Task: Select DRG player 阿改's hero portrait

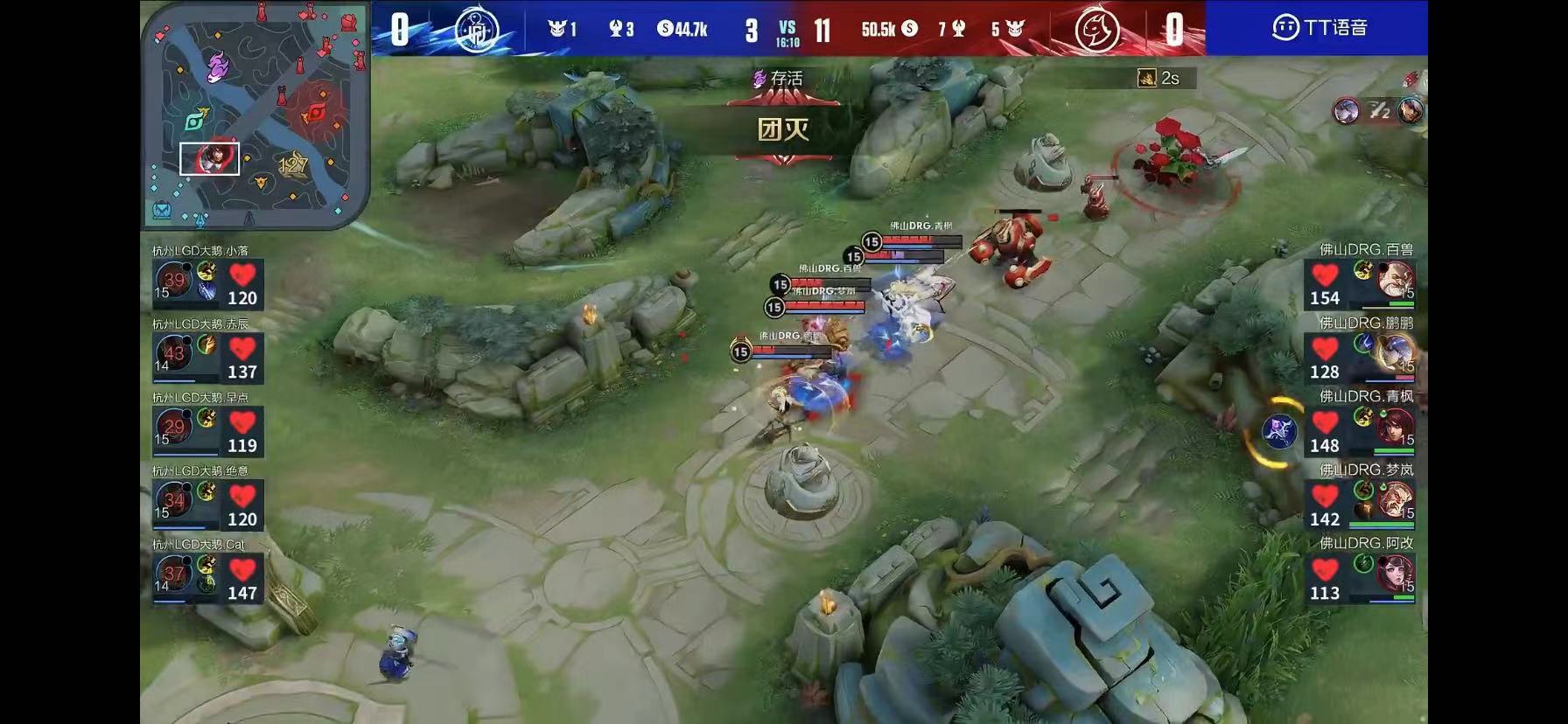Action: click(x=1395, y=574)
